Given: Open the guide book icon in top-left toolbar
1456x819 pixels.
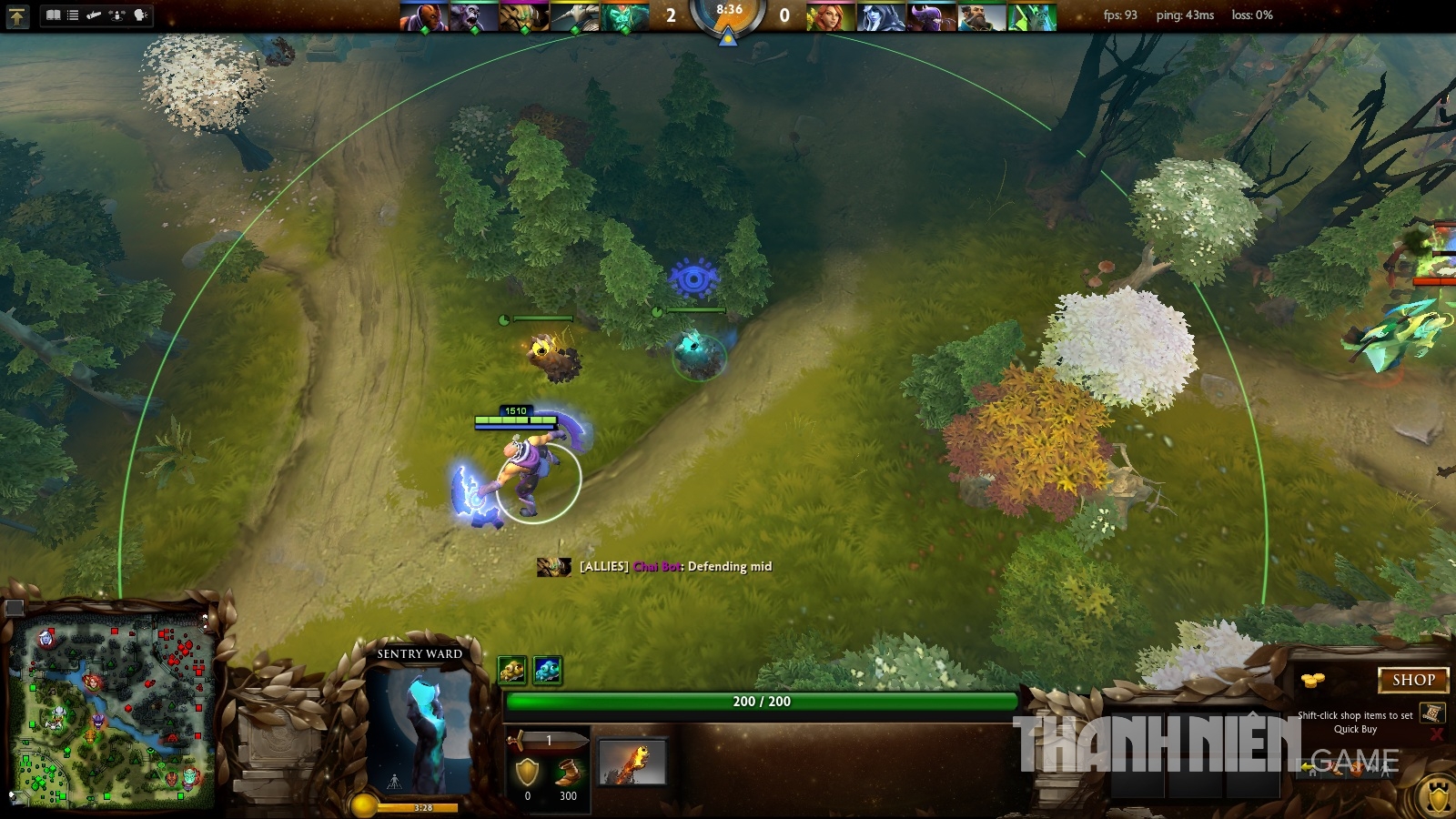Looking at the screenshot, I should click(54, 15).
